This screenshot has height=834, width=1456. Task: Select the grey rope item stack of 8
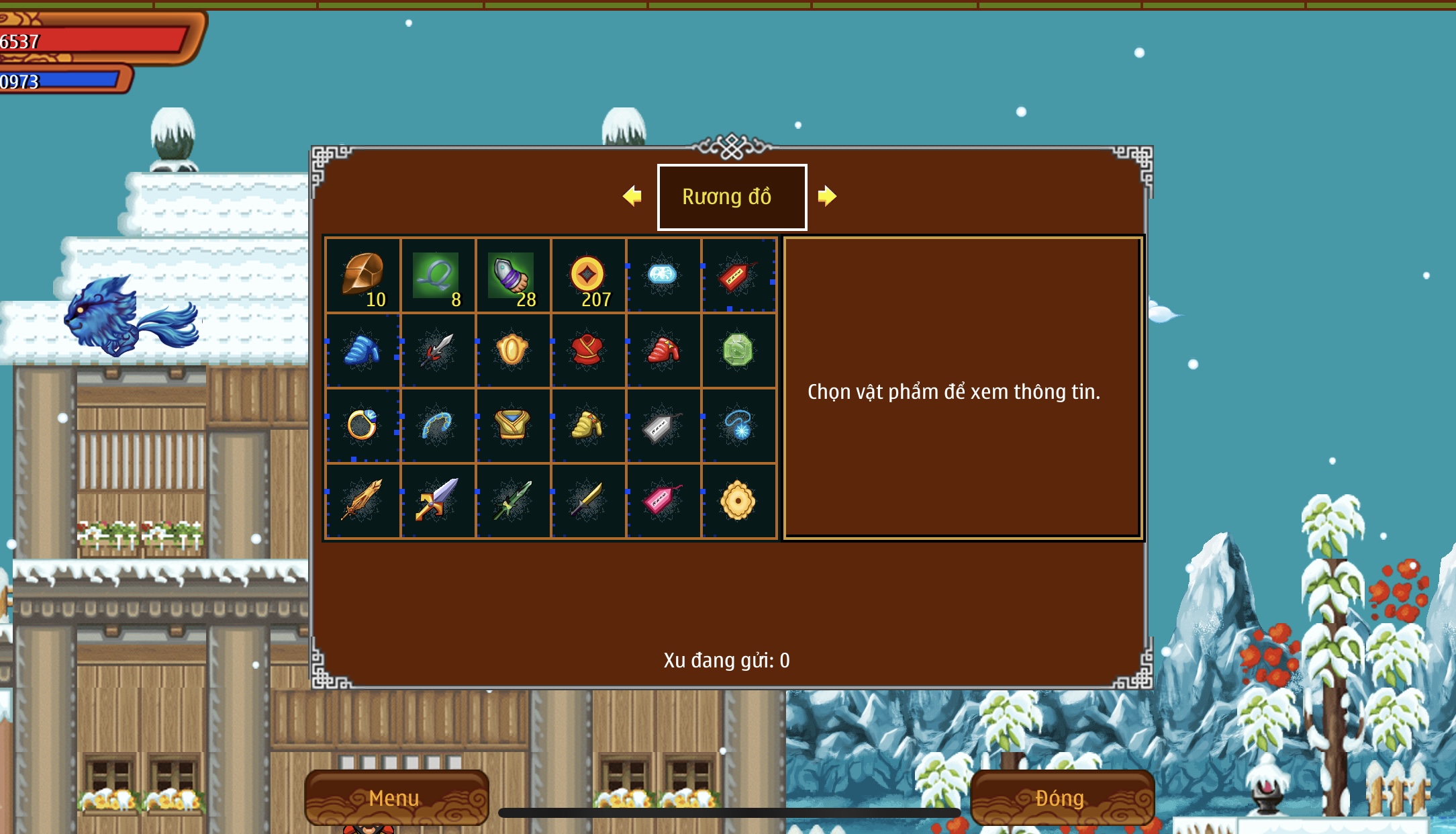click(x=438, y=275)
